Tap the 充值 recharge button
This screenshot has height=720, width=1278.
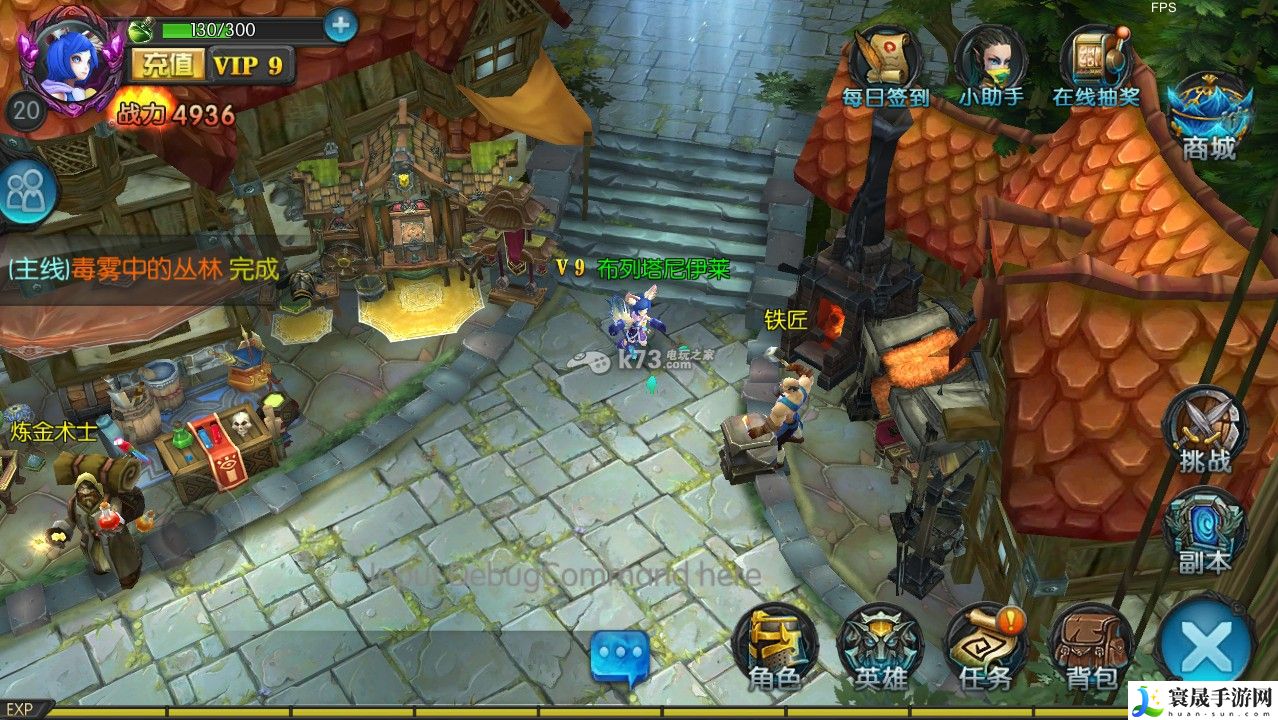(167, 65)
